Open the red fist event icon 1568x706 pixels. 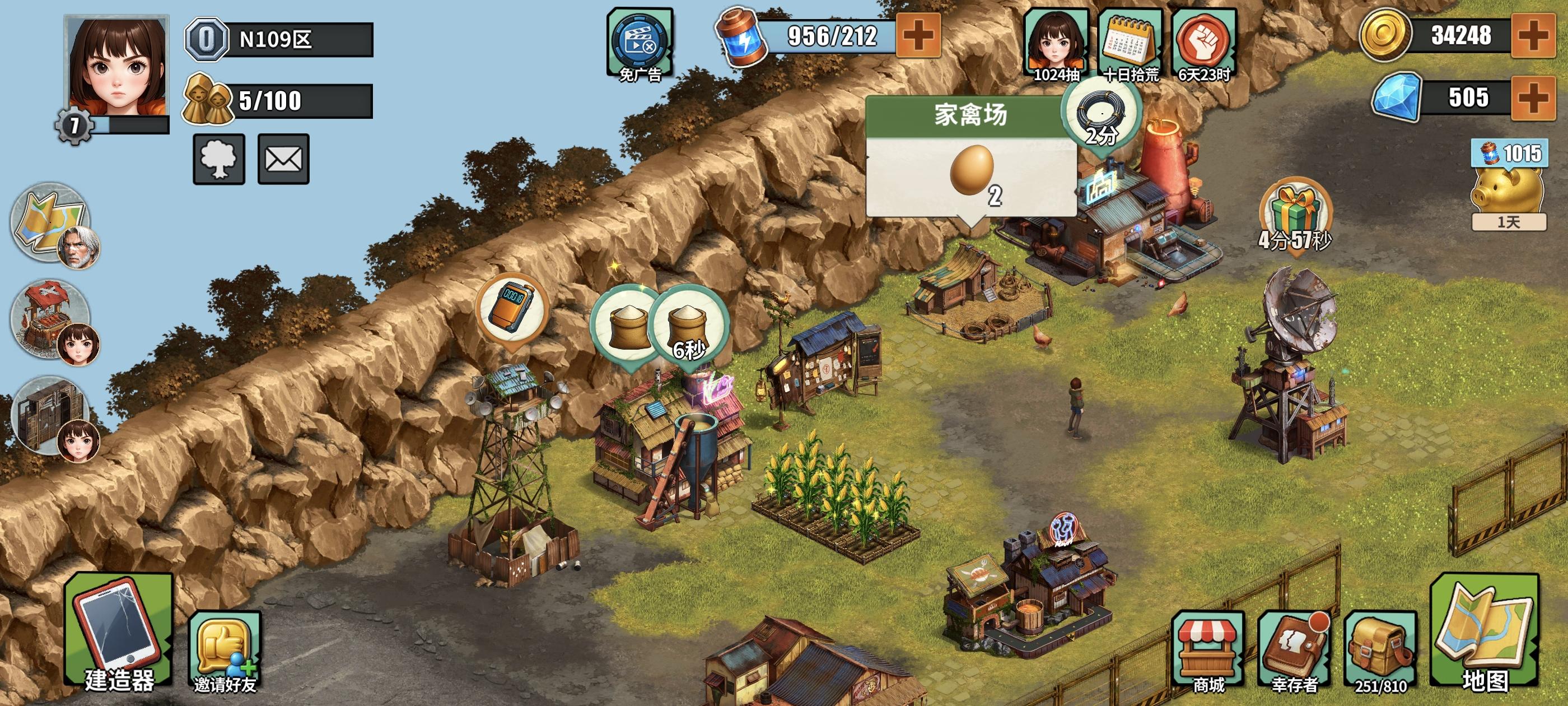pos(1203,44)
